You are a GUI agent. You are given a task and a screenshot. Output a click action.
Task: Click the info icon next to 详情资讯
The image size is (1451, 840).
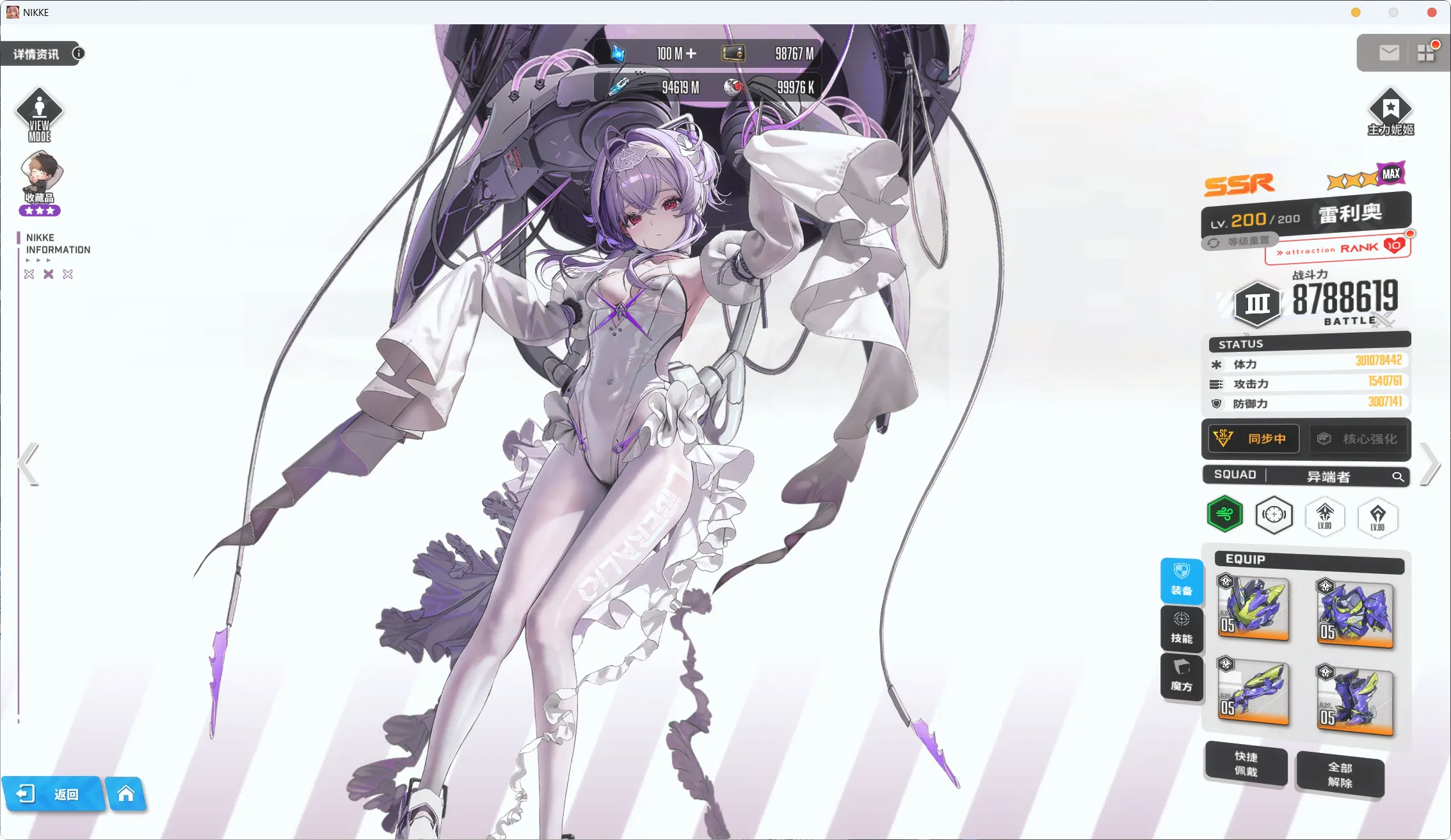point(78,53)
